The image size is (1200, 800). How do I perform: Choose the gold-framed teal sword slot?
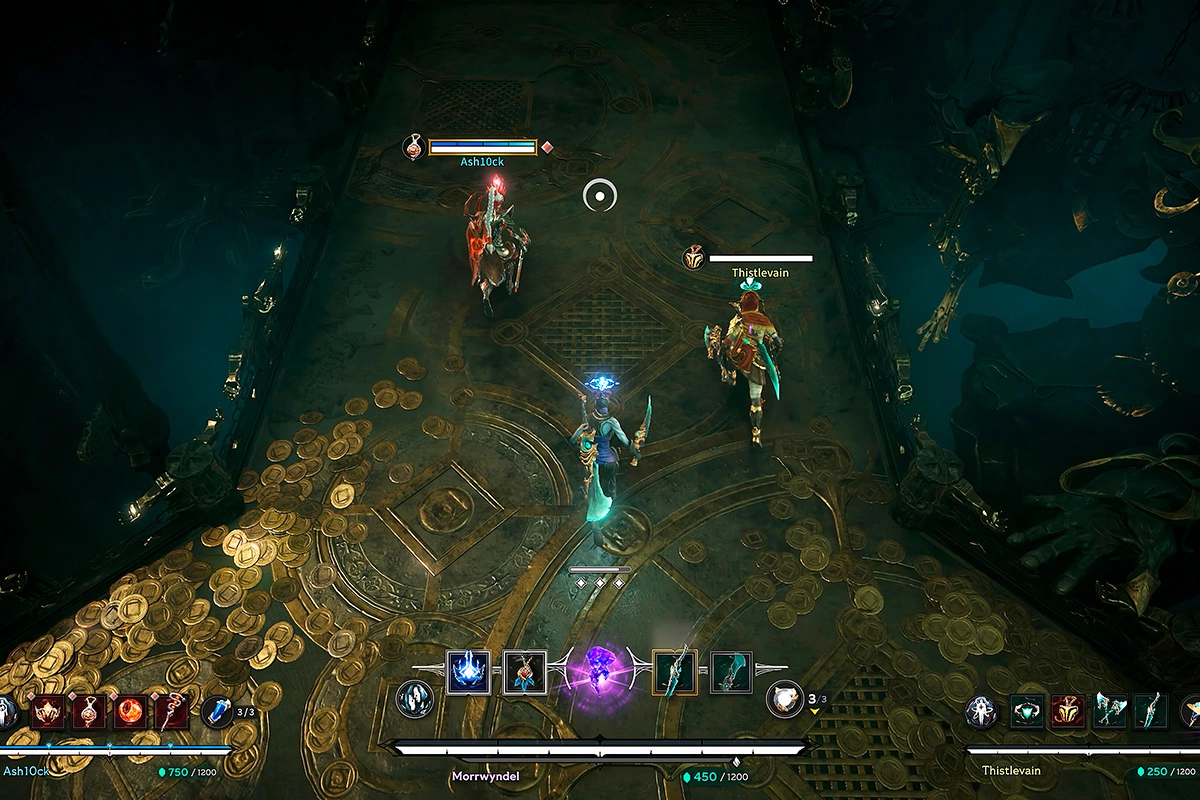pyautogui.click(x=675, y=672)
